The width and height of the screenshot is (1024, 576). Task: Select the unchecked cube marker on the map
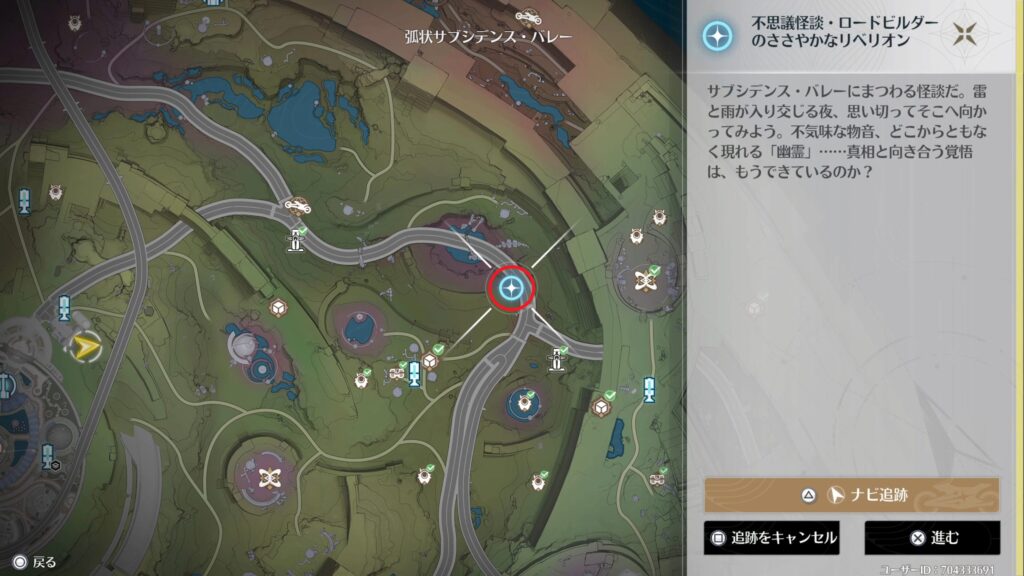pyautogui.click(x=277, y=308)
